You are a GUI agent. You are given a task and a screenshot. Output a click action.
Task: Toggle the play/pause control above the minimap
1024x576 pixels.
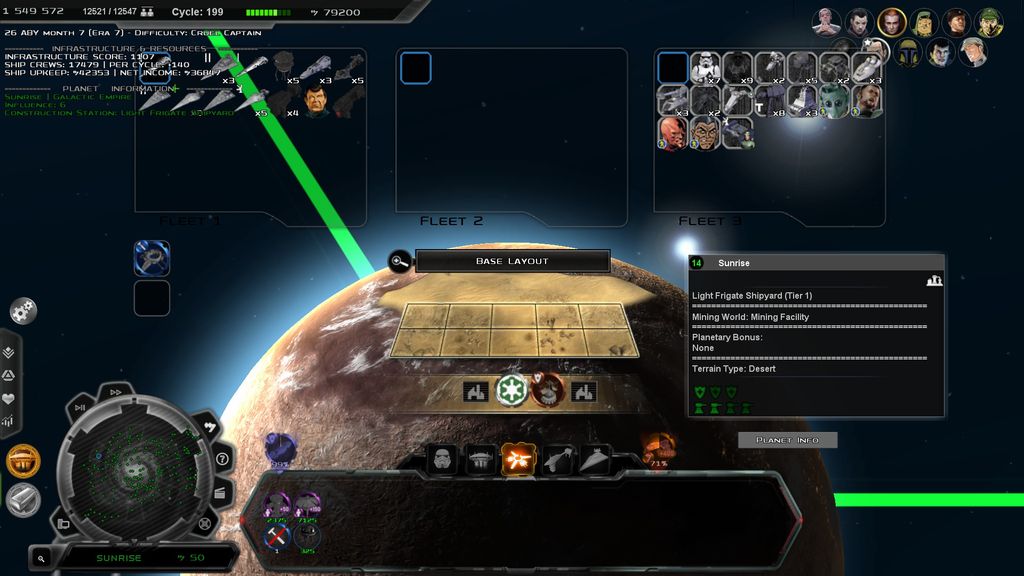click(80, 407)
